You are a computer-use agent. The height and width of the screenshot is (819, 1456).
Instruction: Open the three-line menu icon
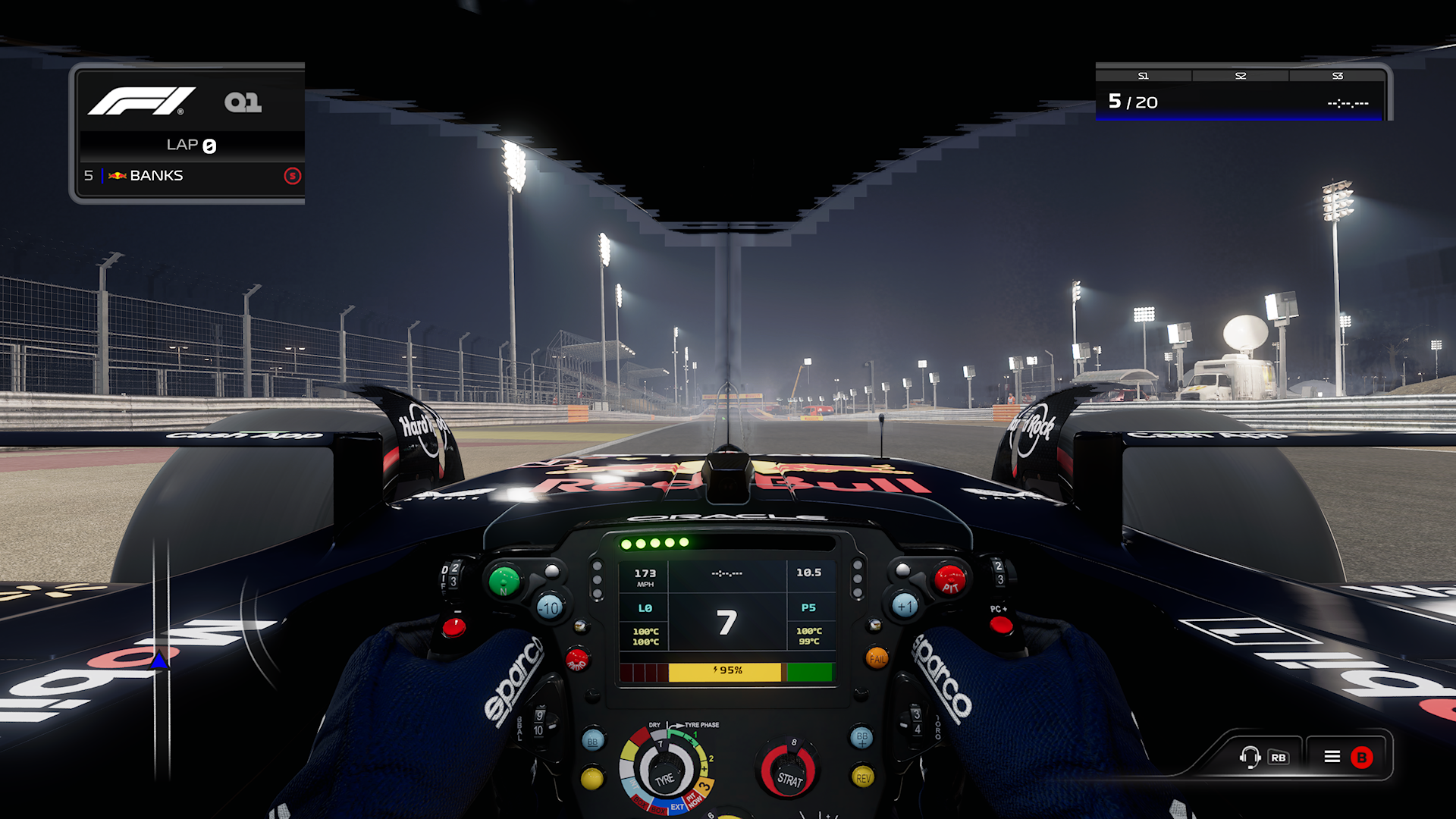pos(1332,757)
